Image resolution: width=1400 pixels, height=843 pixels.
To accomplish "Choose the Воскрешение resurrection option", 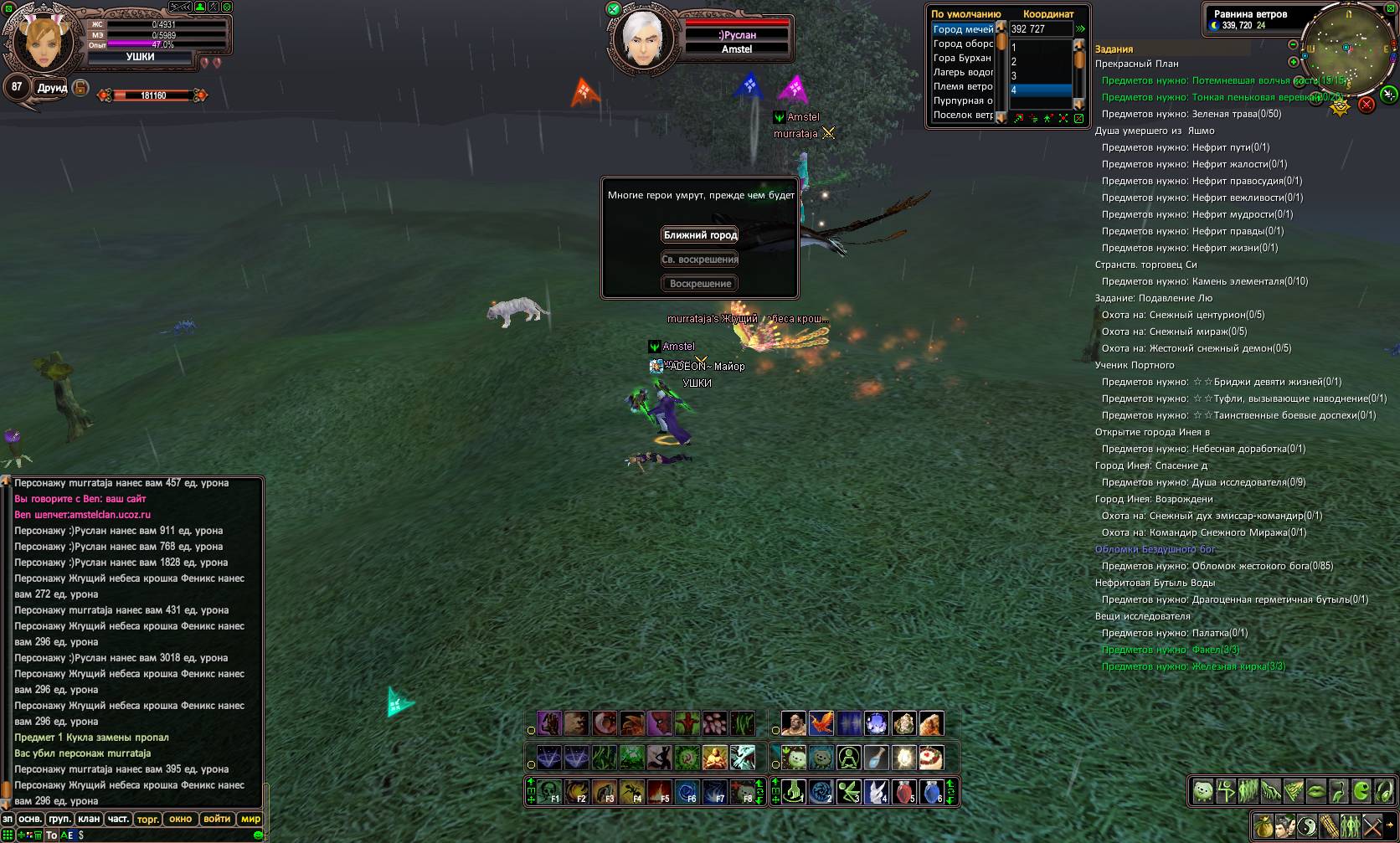I will [700, 284].
